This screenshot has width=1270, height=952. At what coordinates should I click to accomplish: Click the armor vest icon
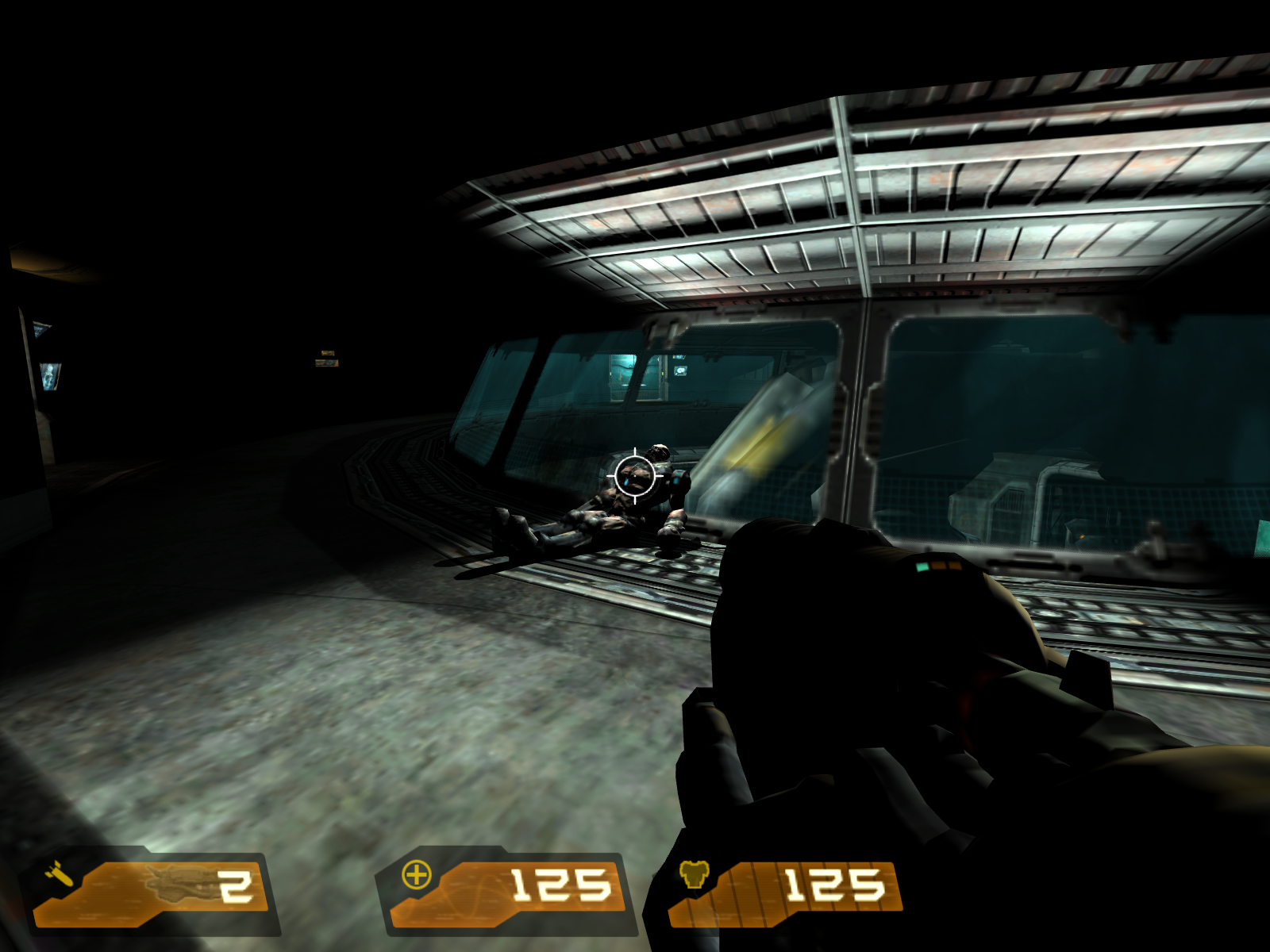pos(693,876)
